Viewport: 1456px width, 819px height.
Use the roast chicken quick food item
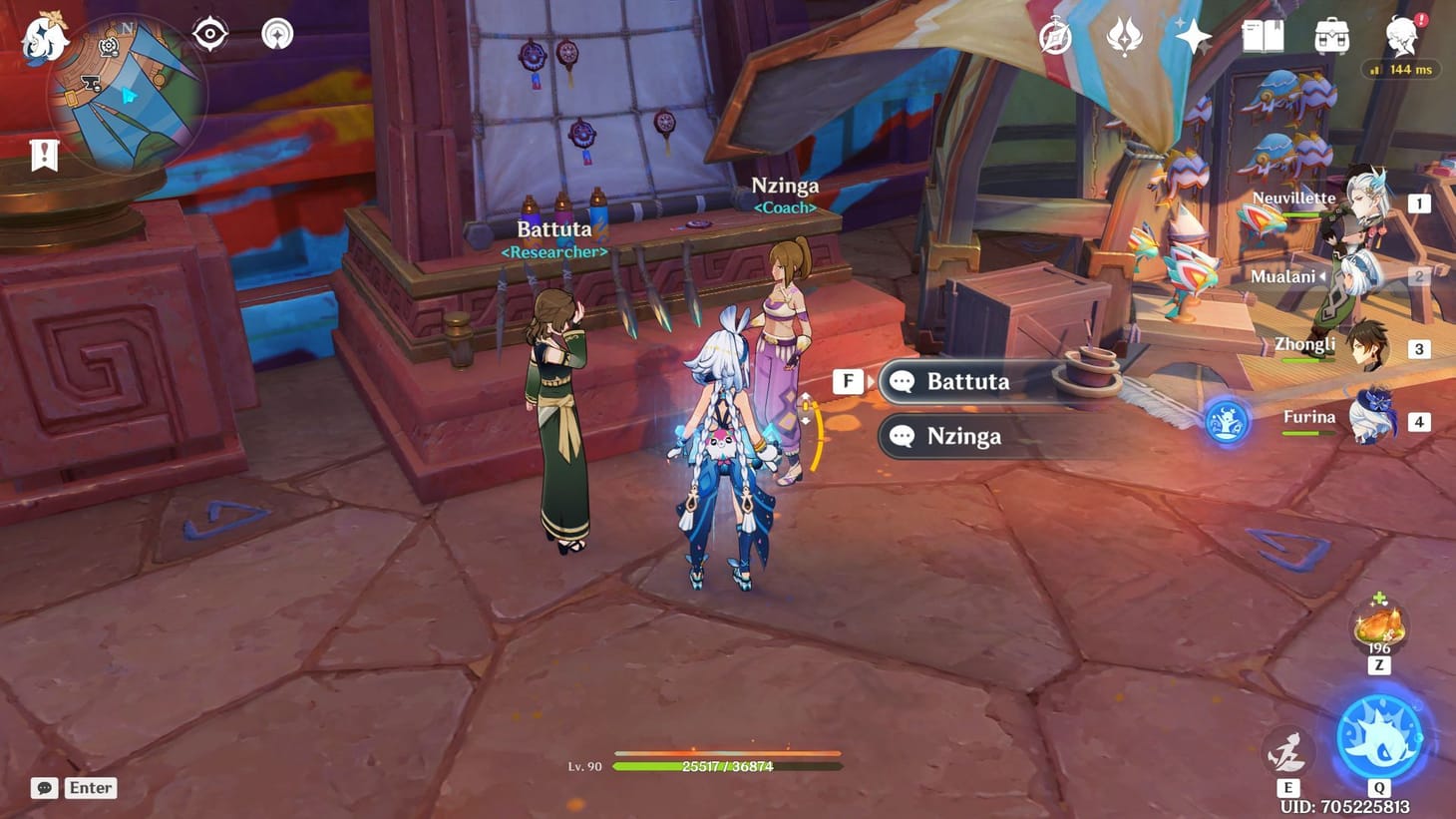pos(1377,624)
